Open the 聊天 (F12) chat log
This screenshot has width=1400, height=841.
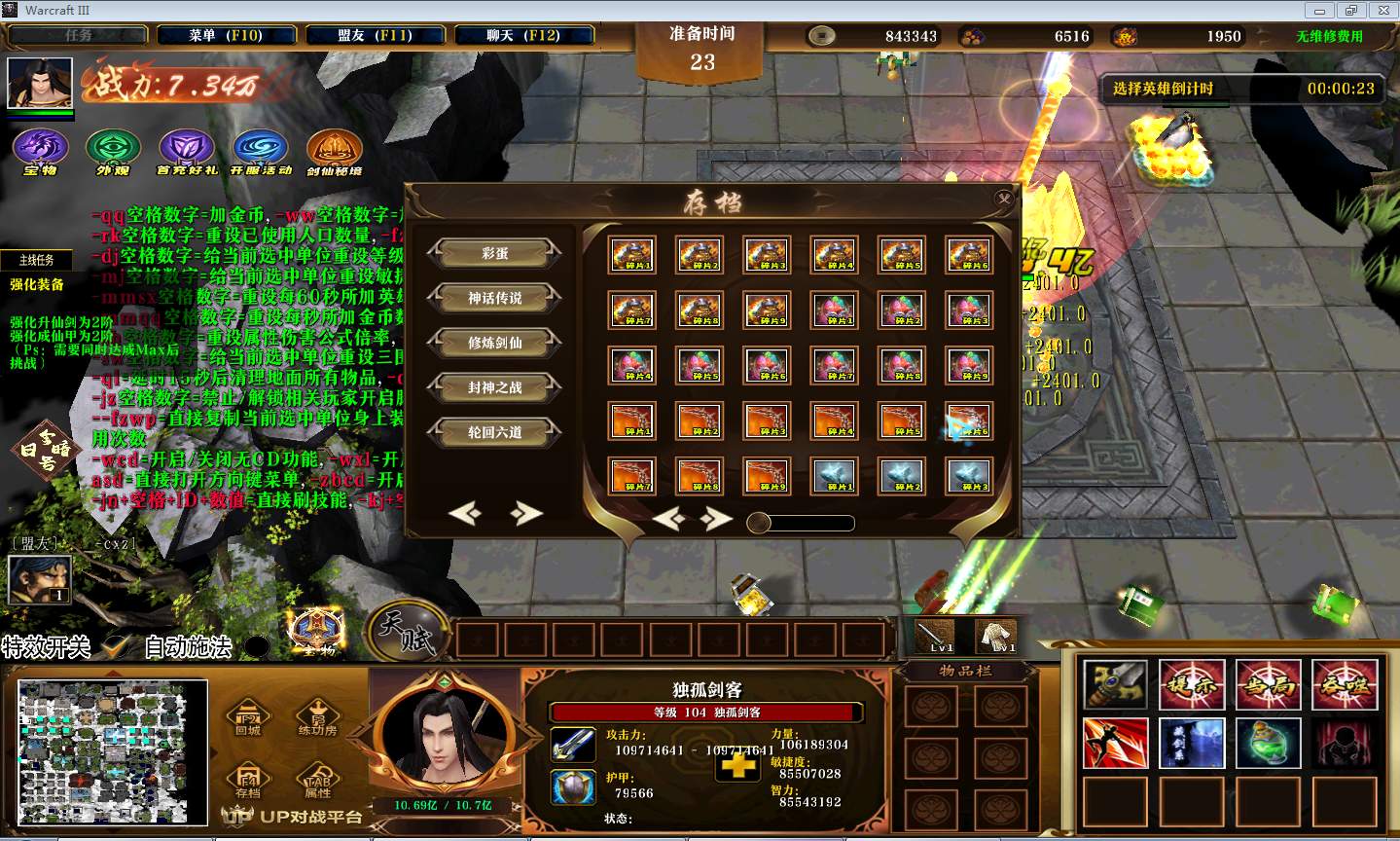coord(523,36)
